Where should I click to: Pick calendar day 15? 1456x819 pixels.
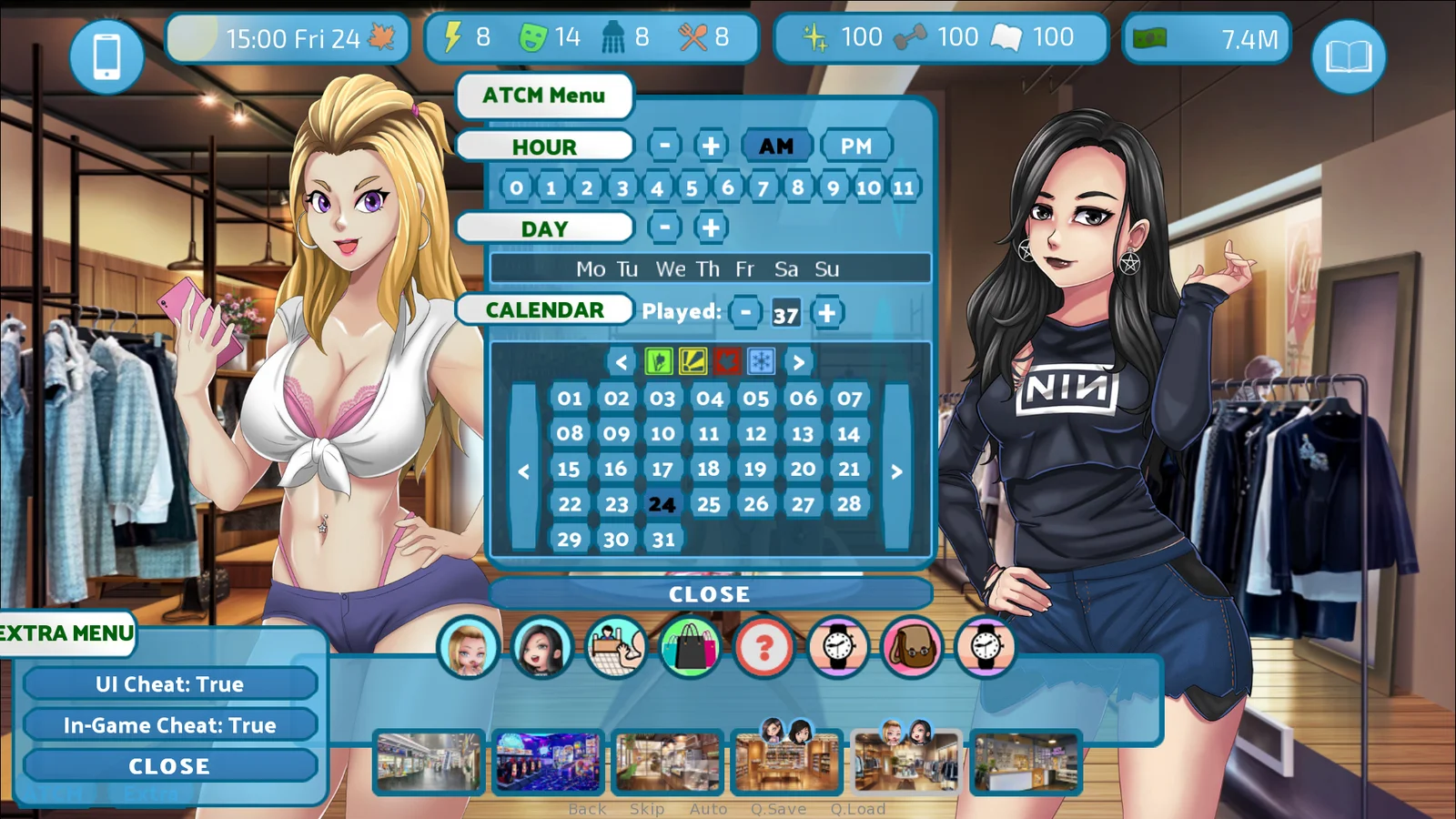pyautogui.click(x=569, y=470)
